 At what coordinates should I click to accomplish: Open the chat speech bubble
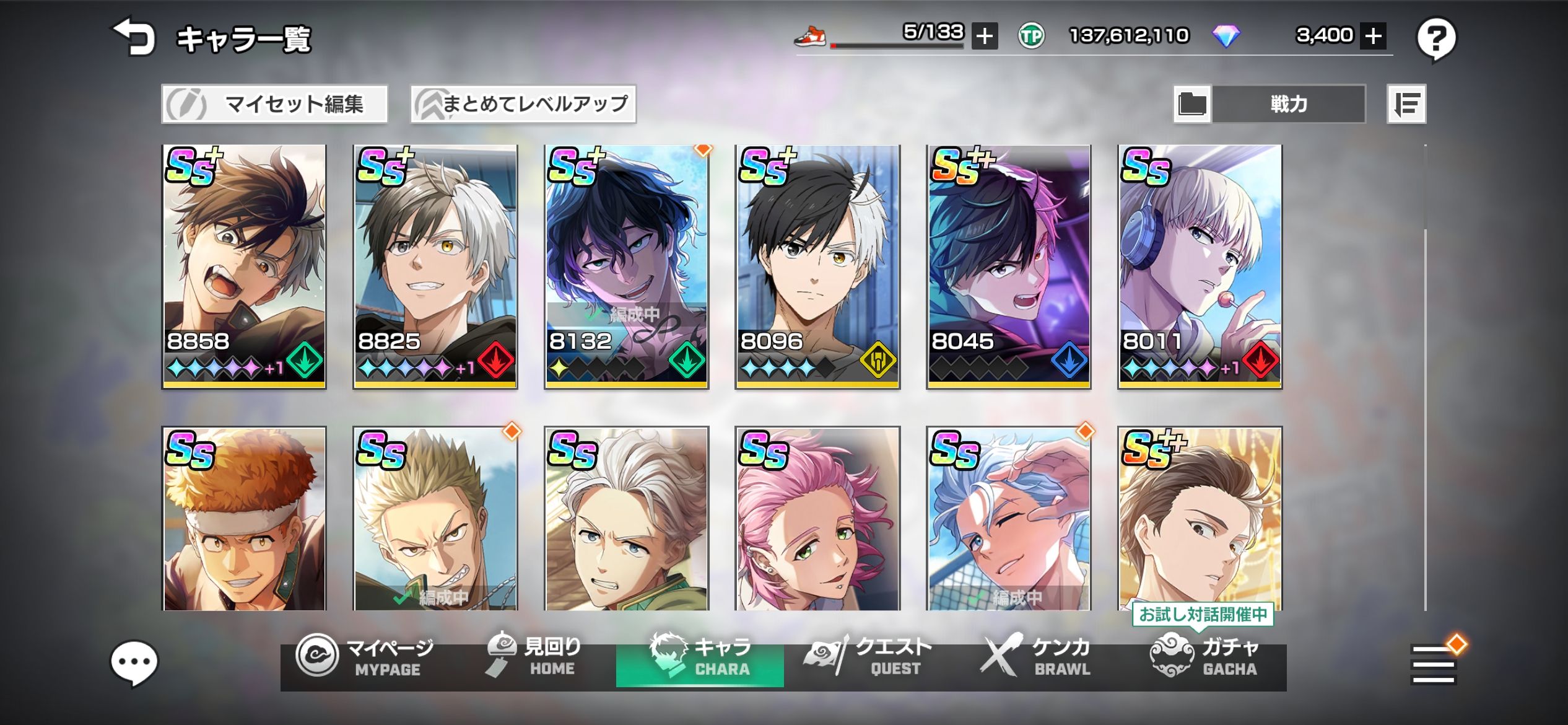coord(134,663)
